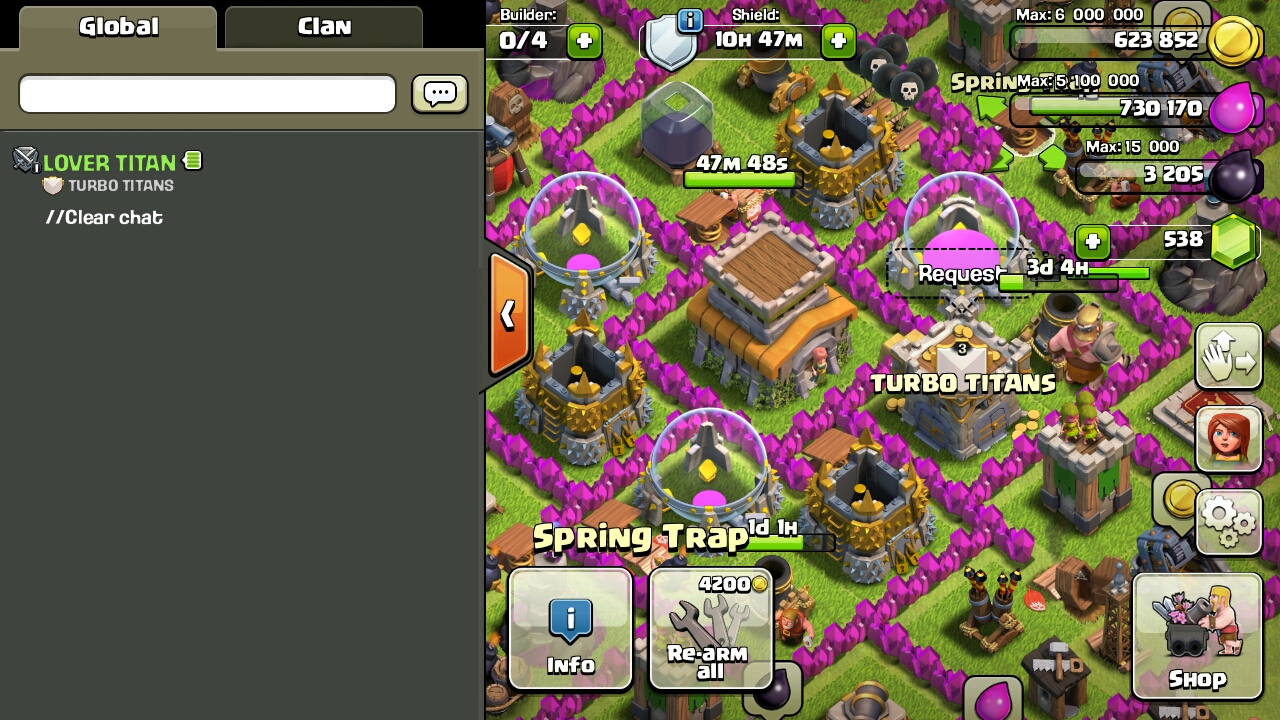Click the builder villager portrait icon
Screen dimensions: 1280x720
tap(1229, 439)
